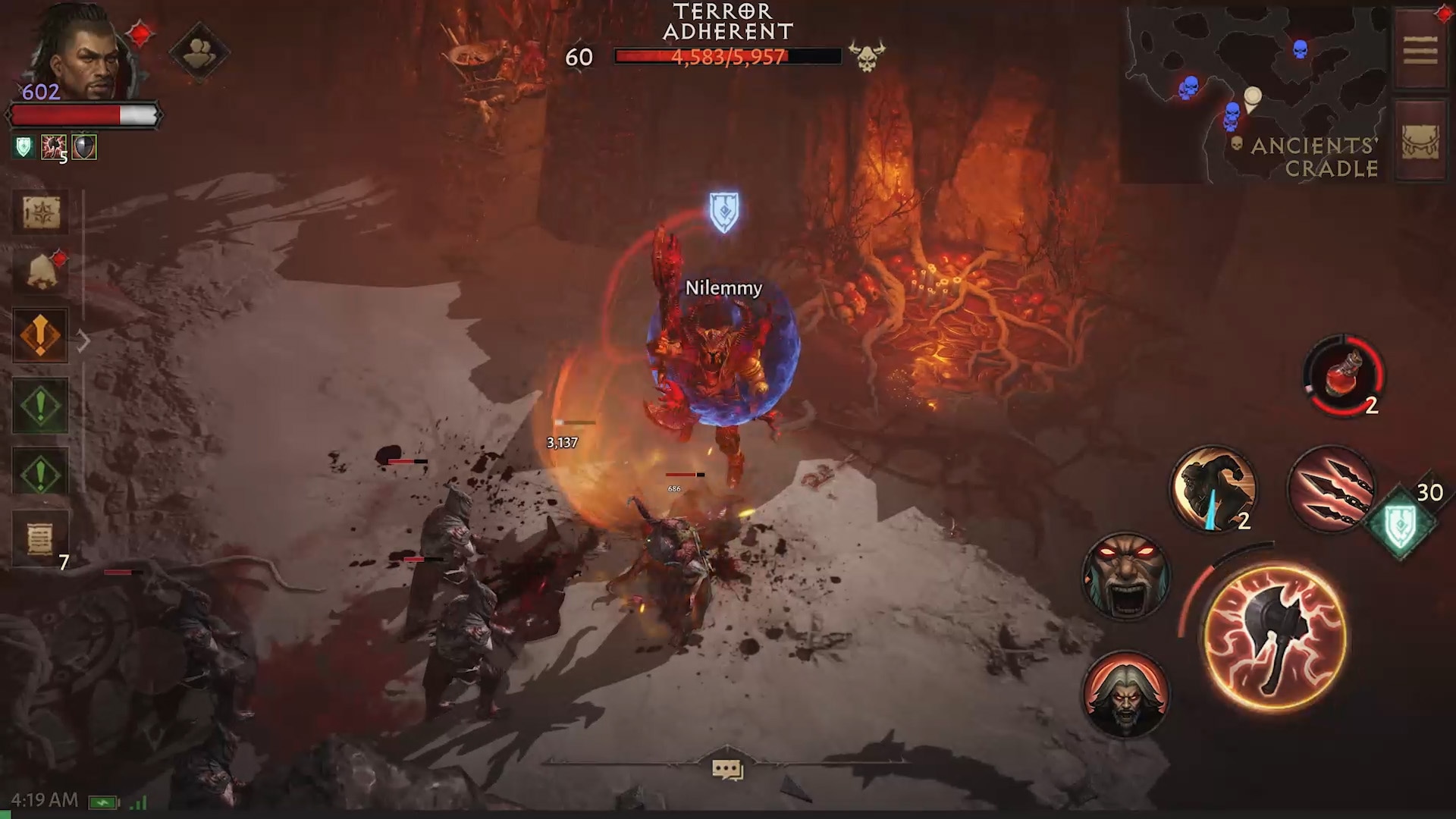The width and height of the screenshot is (1456, 819).
Task: Open the scroll icon with 7 counter
Action: (x=41, y=539)
